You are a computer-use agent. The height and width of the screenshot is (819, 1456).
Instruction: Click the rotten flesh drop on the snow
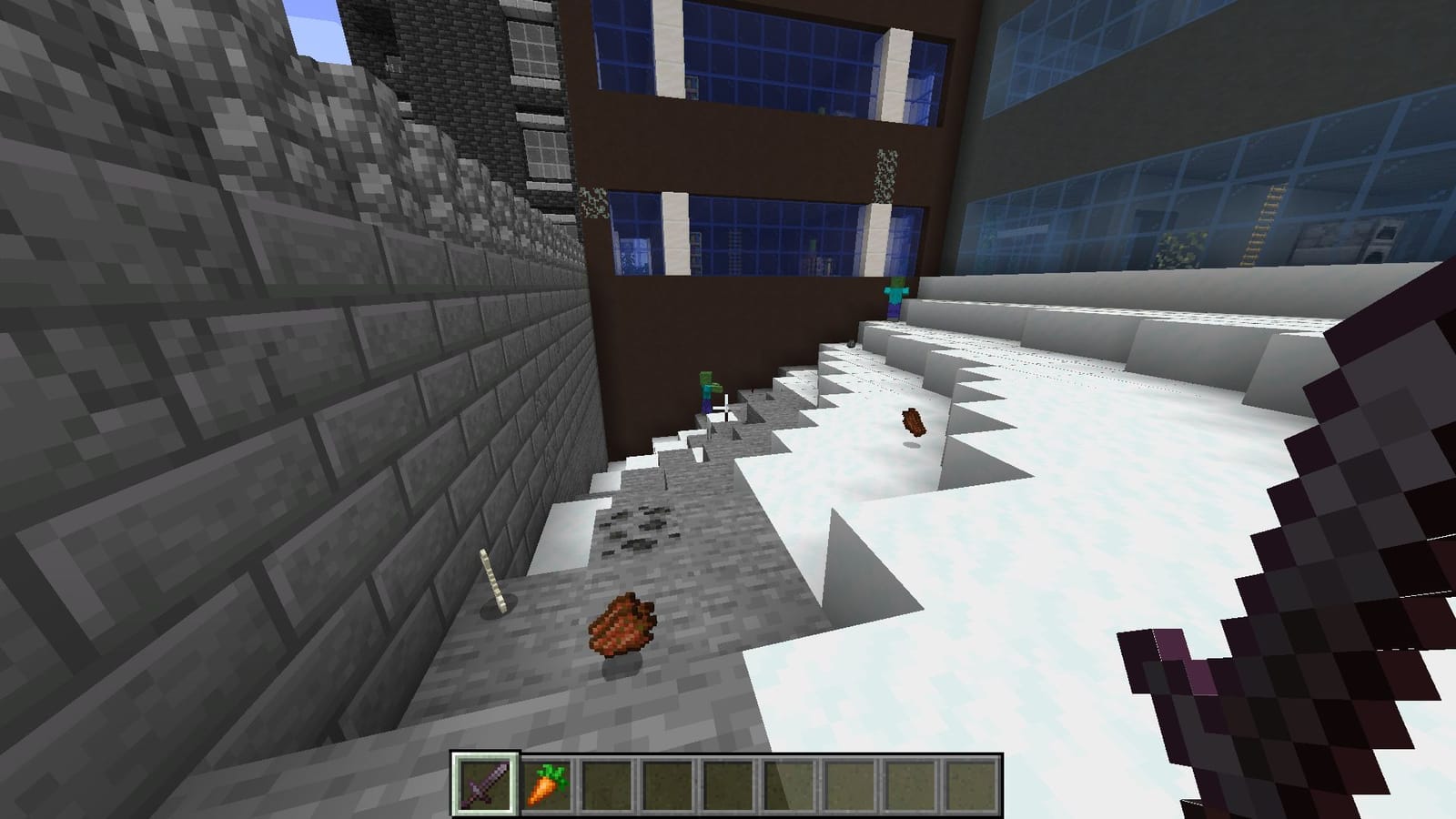(912, 423)
